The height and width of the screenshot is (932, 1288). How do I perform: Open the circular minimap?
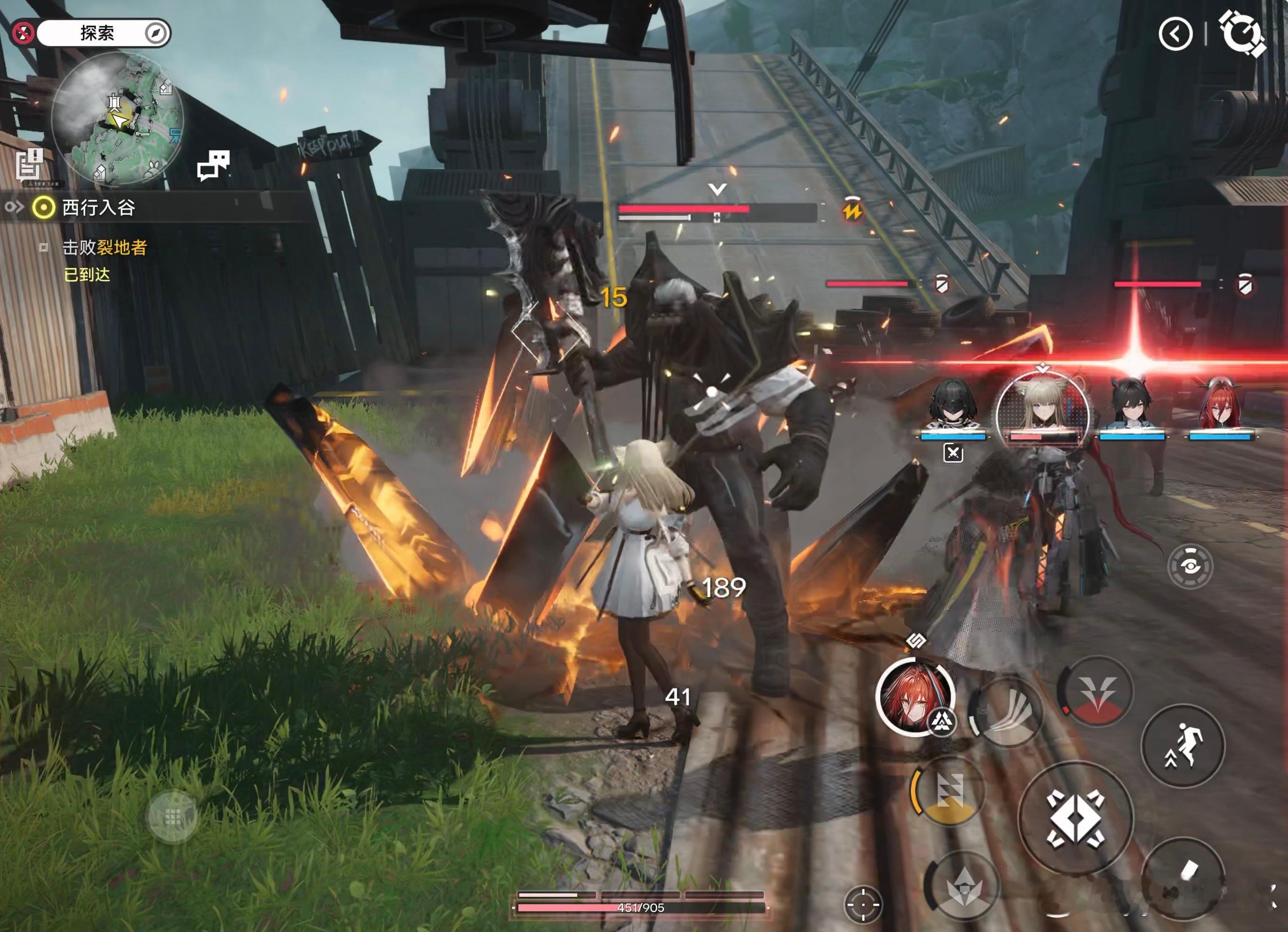click(118, 118)
